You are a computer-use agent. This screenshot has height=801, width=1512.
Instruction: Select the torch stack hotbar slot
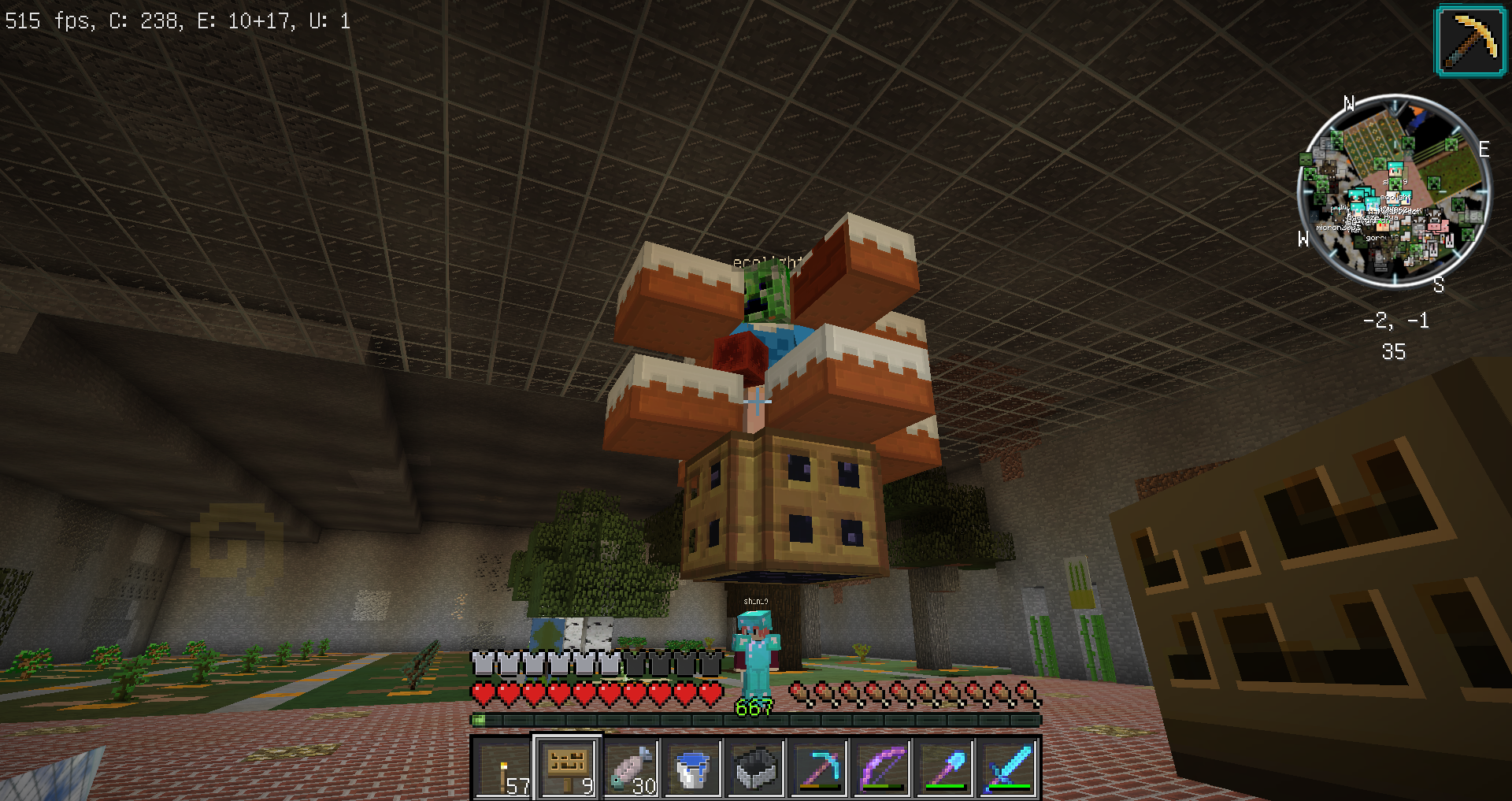pos(504,768)
